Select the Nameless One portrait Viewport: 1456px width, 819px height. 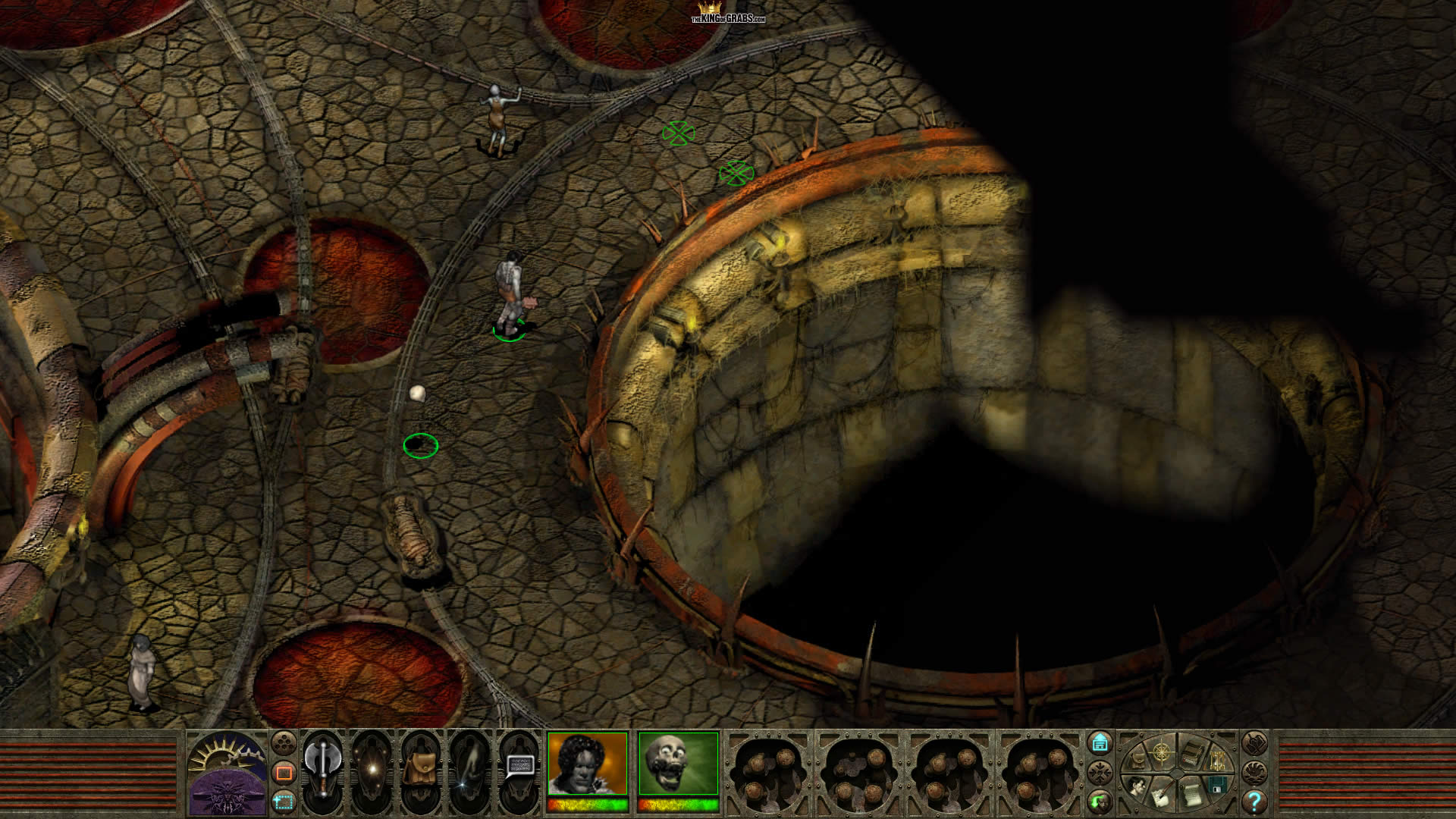(588, 764)
